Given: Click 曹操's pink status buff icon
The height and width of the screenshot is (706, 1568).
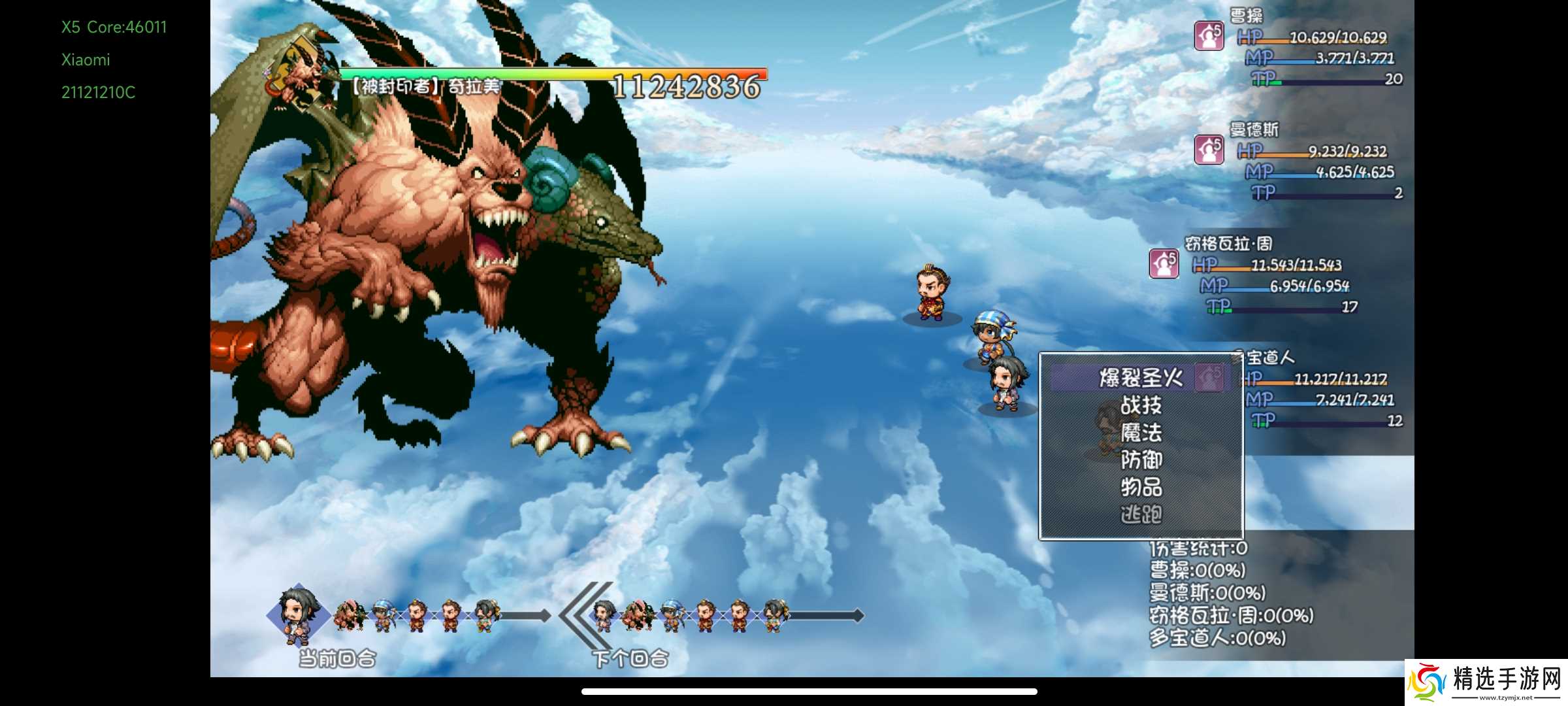Looking at the screenshot, I should (1209, 36).
